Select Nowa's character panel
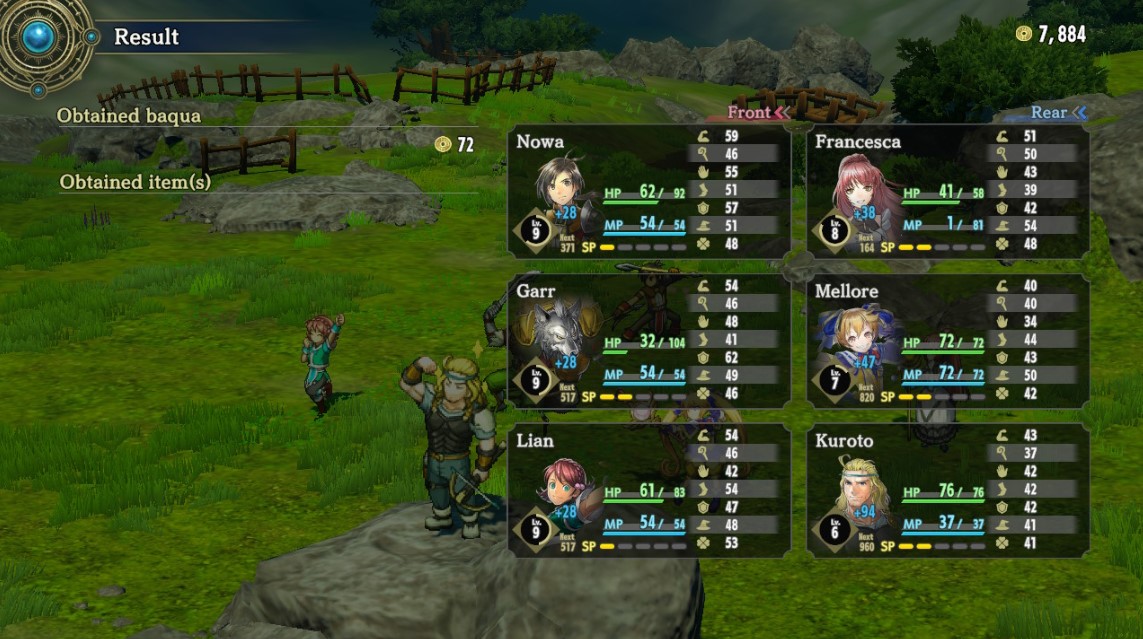The image size is (1143, 639). coord(648,192)
